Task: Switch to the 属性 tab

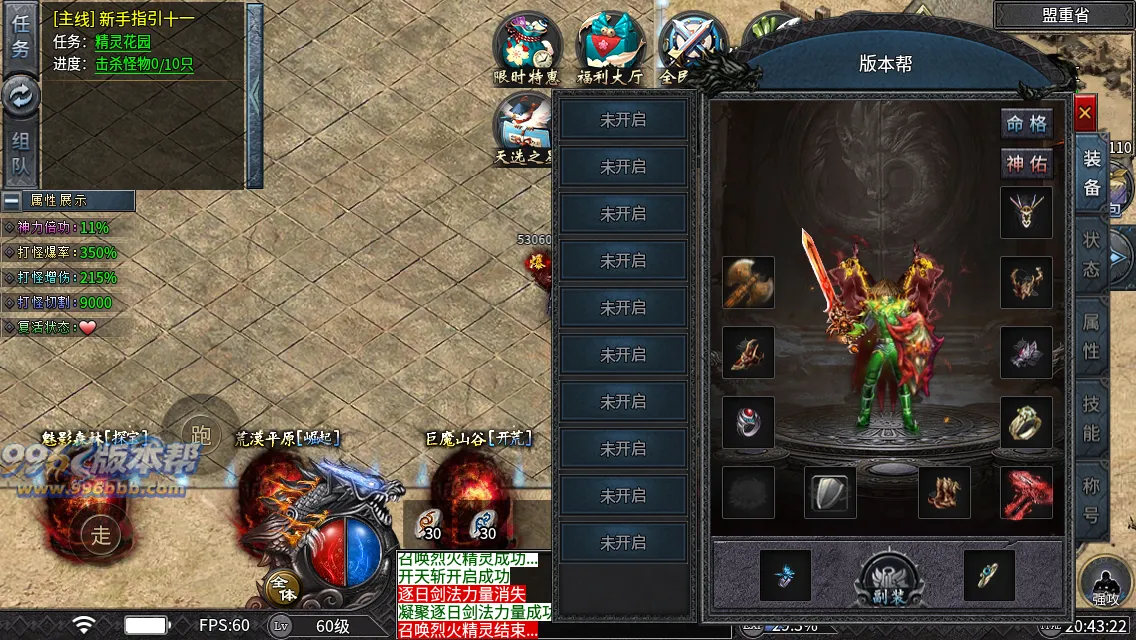Action: (x=1091, y=337)
